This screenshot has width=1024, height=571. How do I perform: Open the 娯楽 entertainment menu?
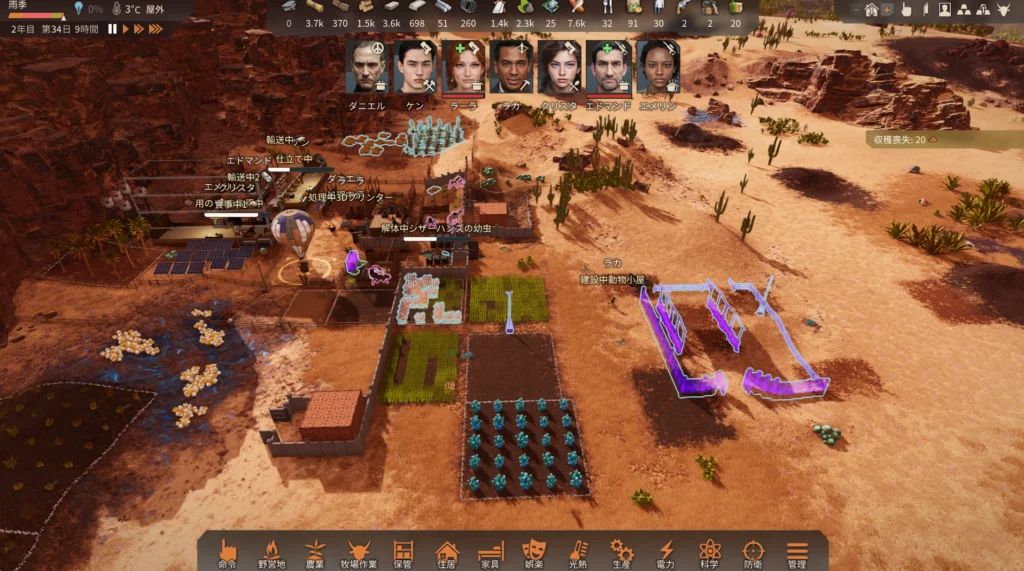[x=534, y=553]
